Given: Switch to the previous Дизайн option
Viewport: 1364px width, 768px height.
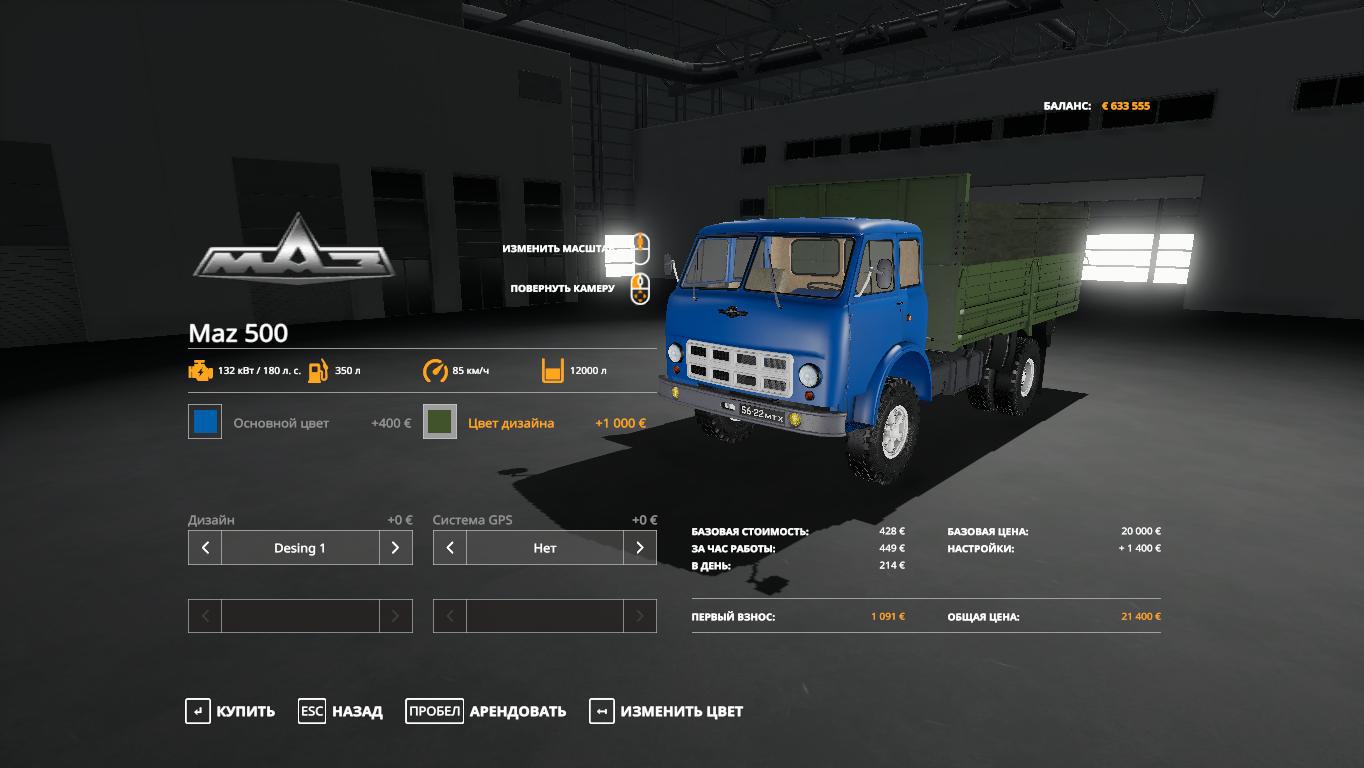Looking at the screenshot, I should click(205, 548).
